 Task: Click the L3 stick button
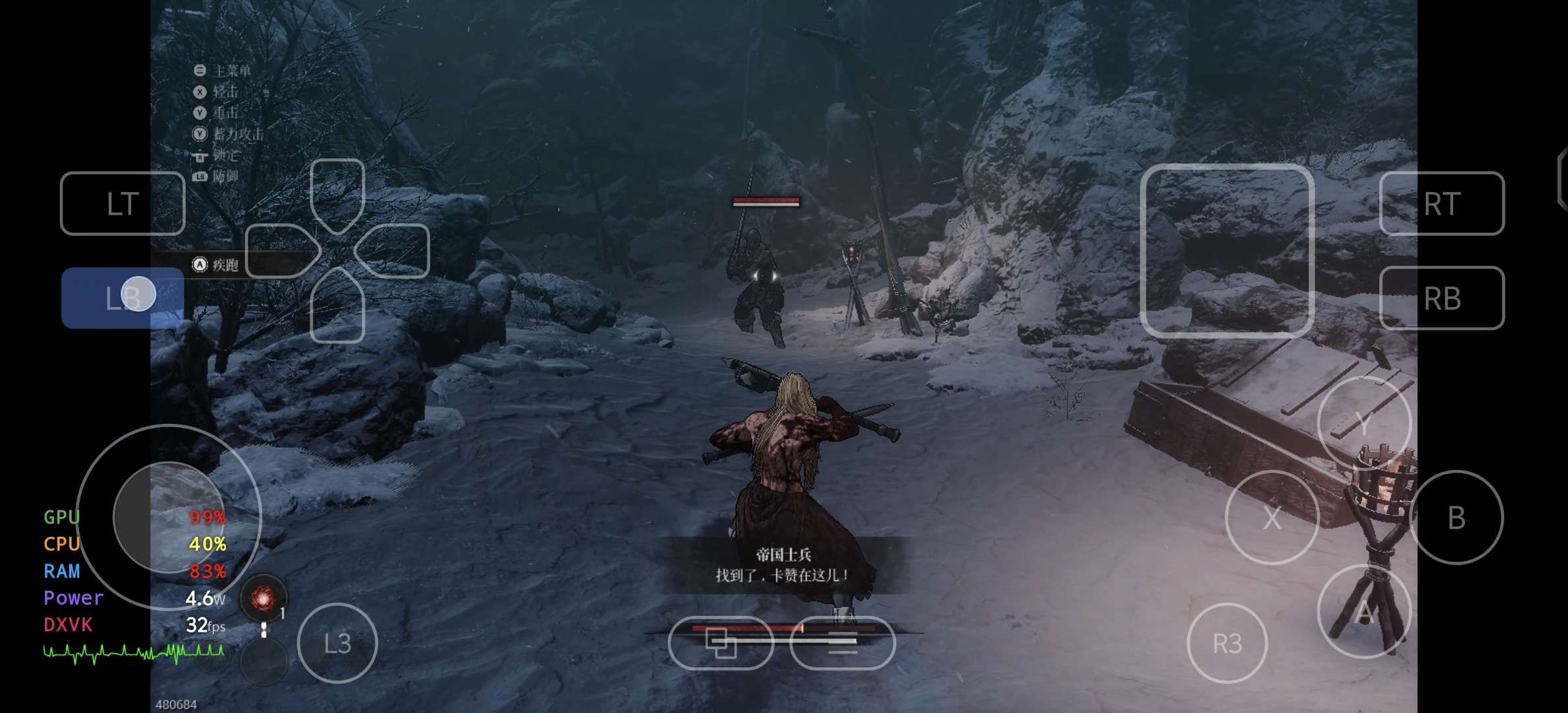tap(337, 643)
